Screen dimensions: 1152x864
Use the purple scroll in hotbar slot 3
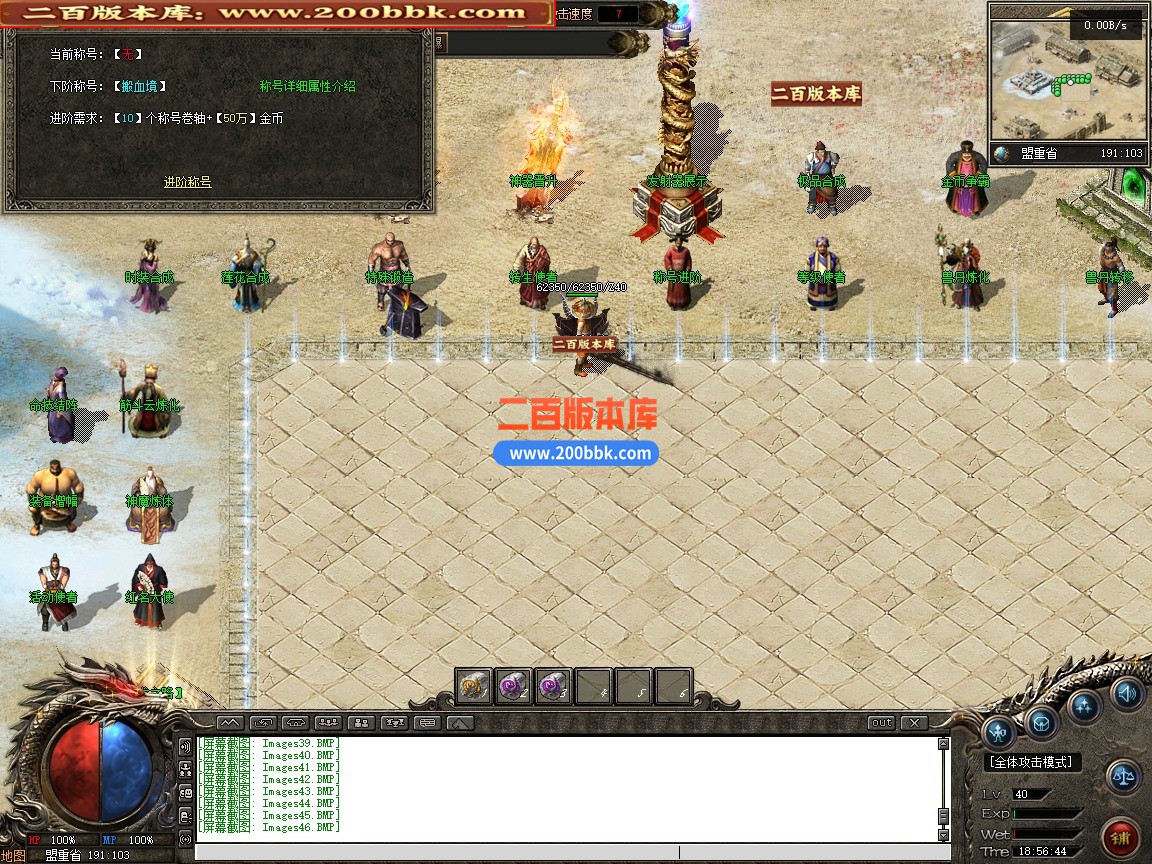[553, 686]
